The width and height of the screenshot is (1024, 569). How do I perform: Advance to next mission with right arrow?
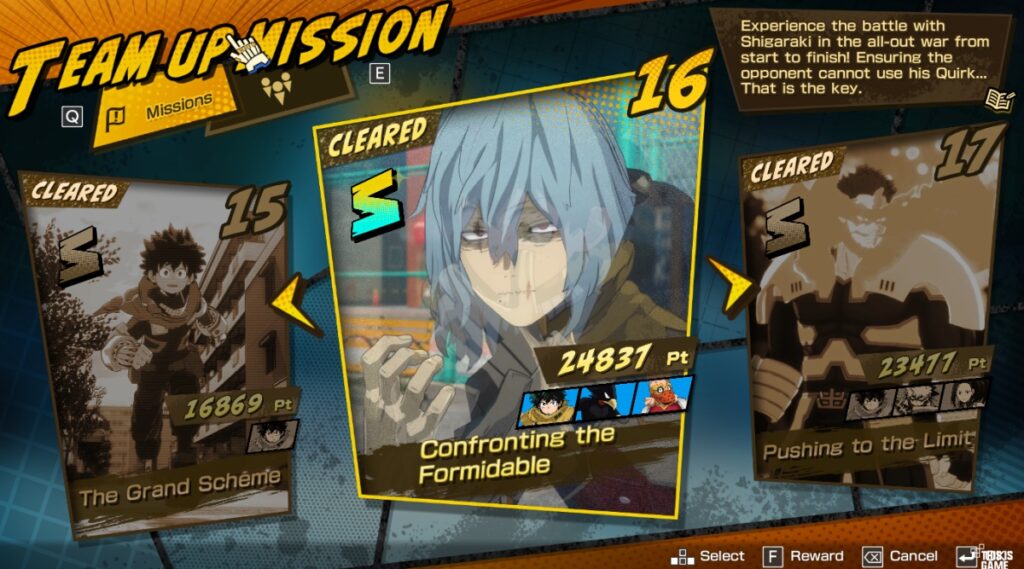728,283
